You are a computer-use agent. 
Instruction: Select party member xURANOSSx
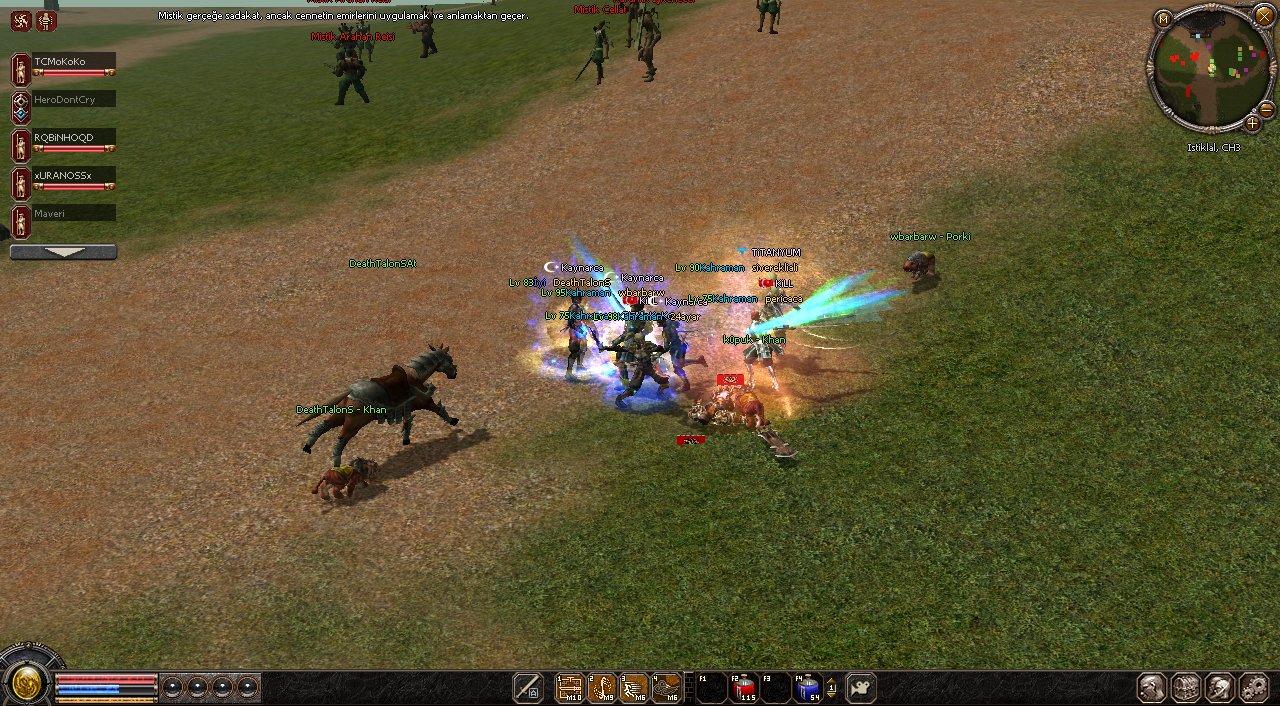(74, 176)
